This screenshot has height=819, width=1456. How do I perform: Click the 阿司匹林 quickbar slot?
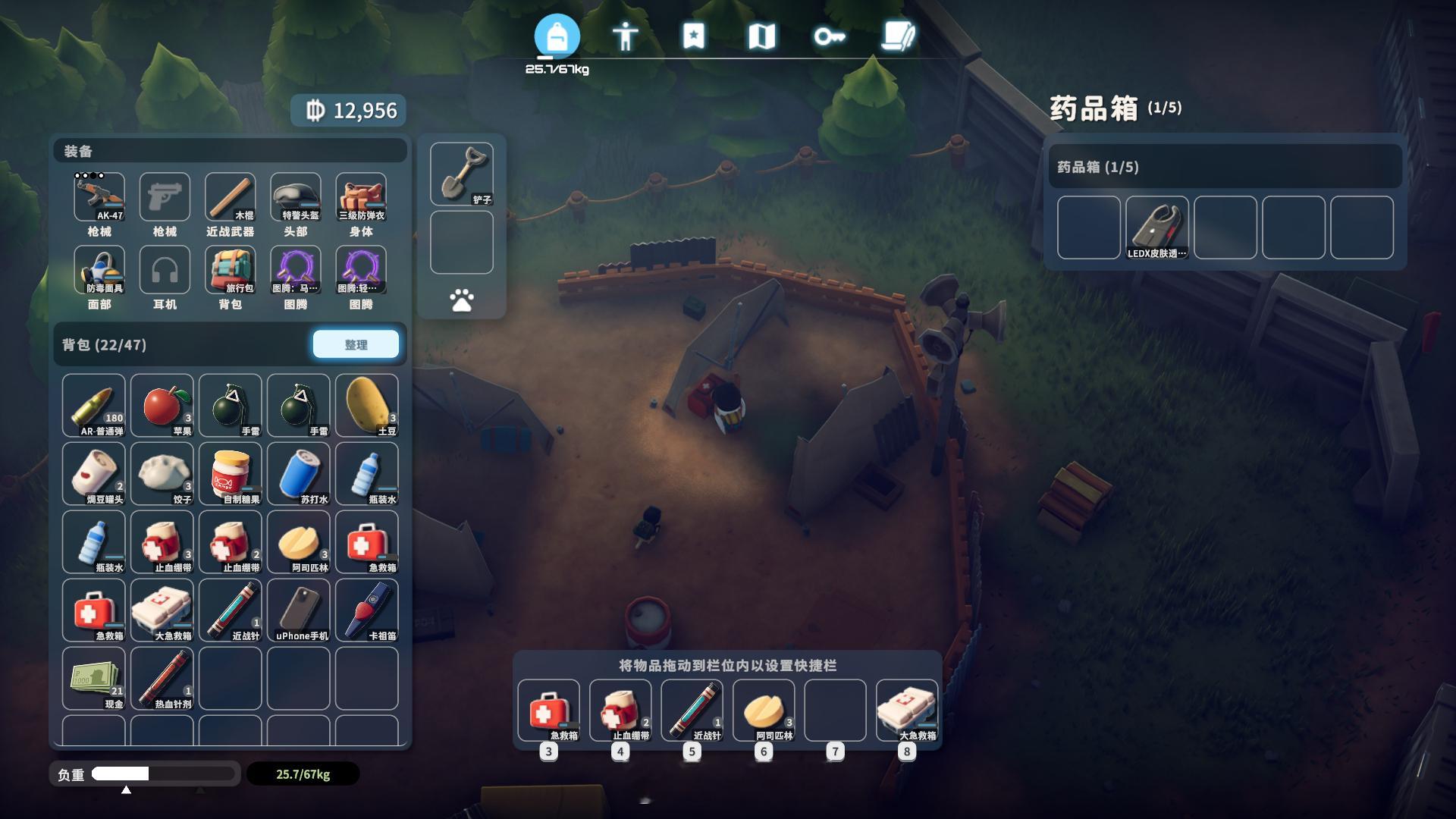pos(763,710)
